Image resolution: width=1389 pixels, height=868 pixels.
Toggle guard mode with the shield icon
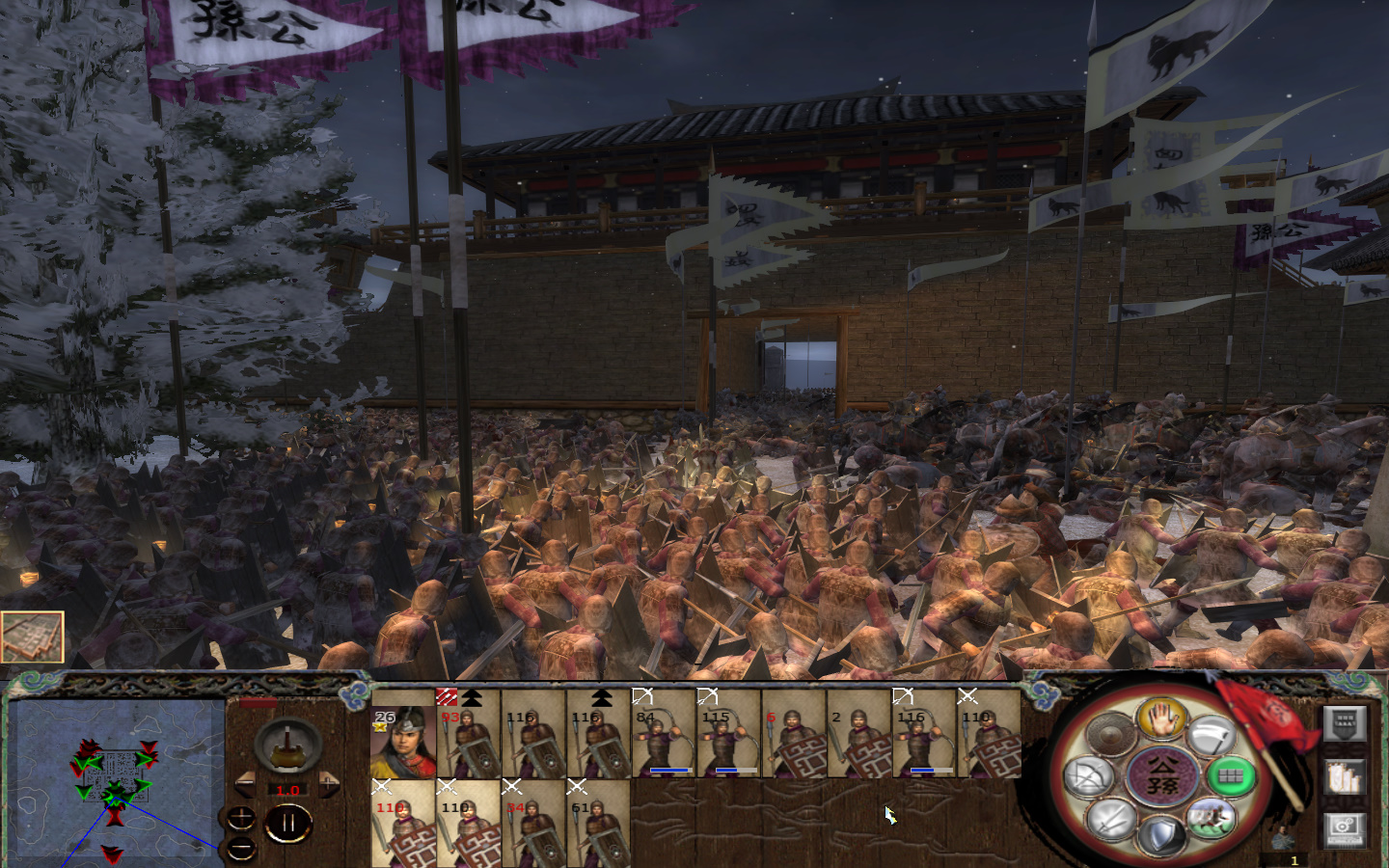pyautogui.click(x=1161, y=833)
